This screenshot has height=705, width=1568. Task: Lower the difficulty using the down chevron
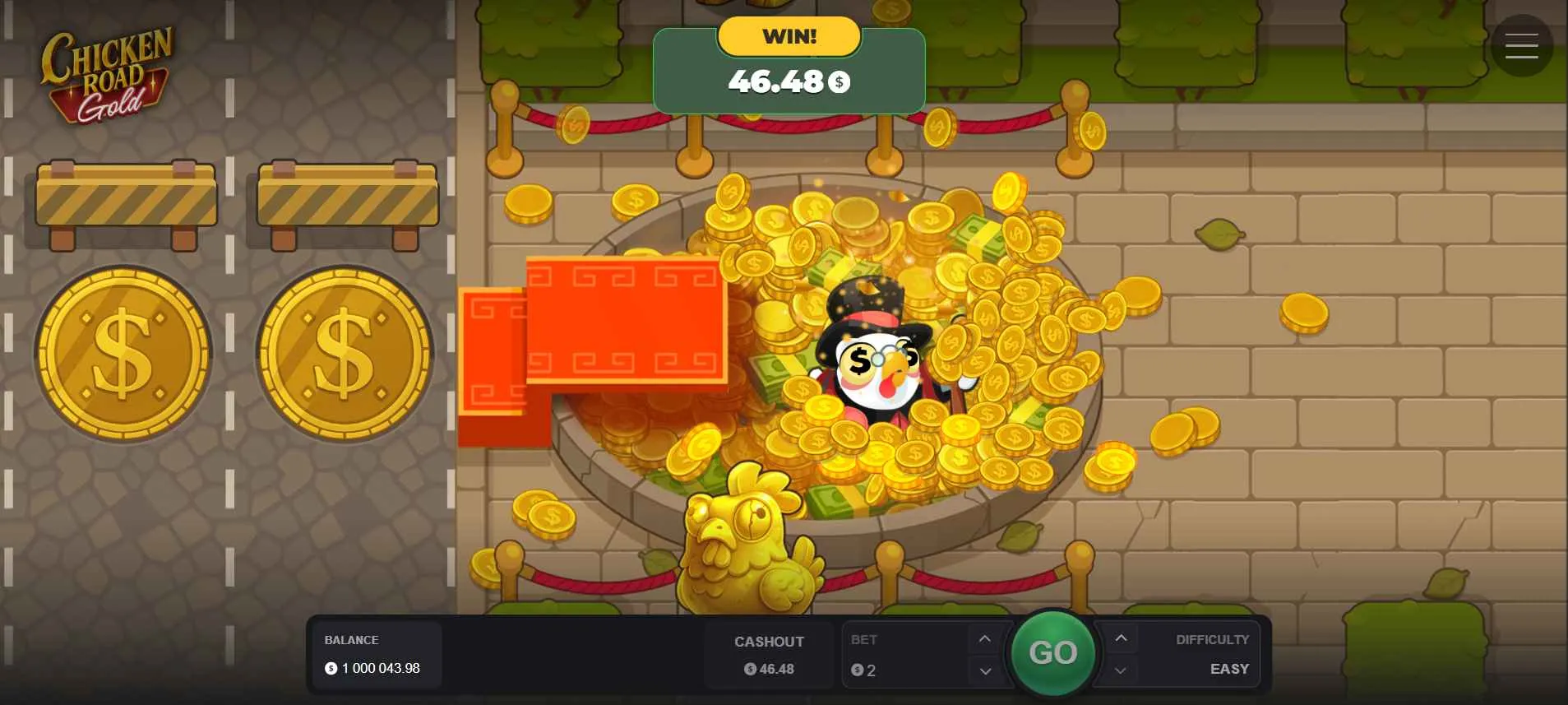[x=1119, y=671]
